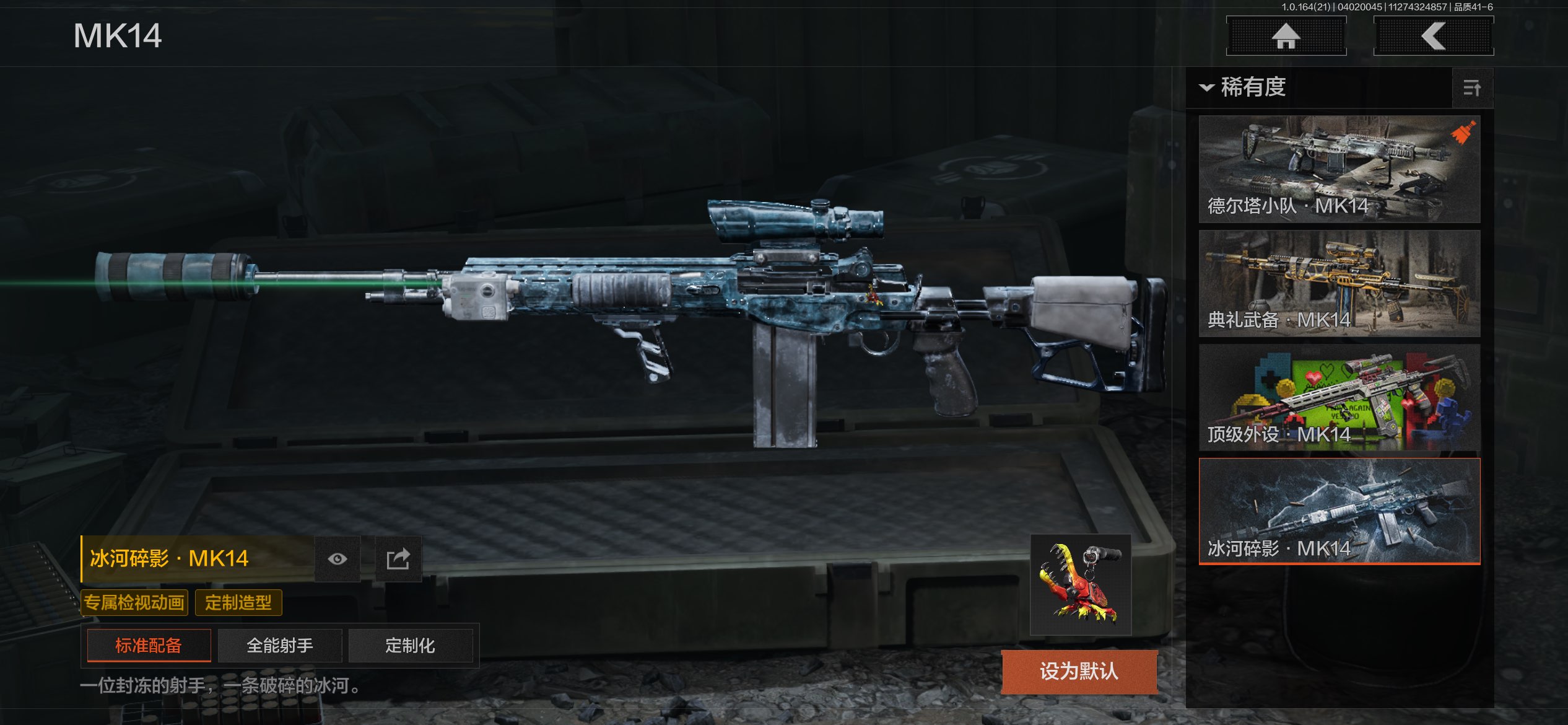Screen dimensions: 1568x725
Task: Pick the 顶级外设 · MK14 skin
Action: (x=1339, y=398)
